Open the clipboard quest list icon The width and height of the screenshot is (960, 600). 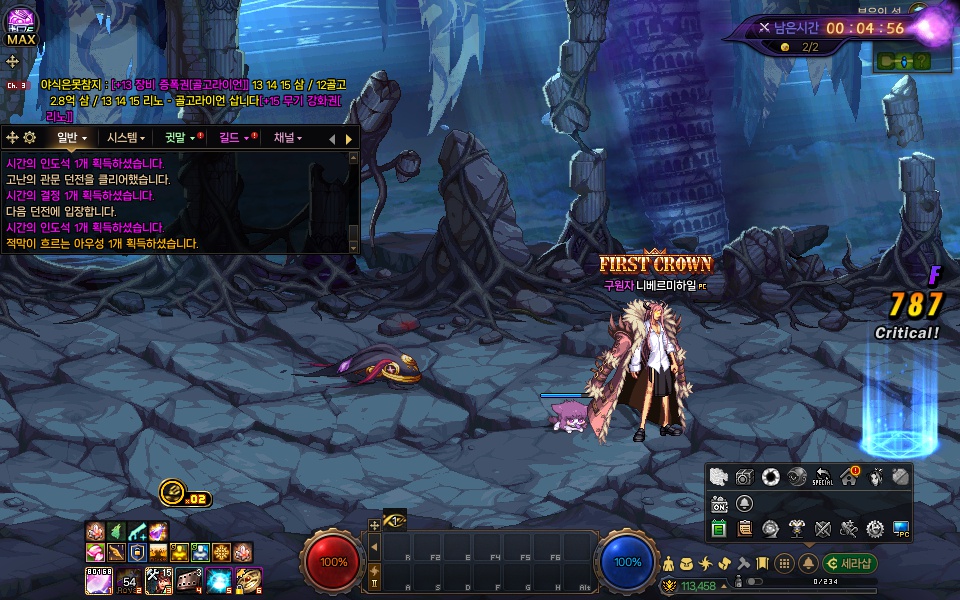745,528
